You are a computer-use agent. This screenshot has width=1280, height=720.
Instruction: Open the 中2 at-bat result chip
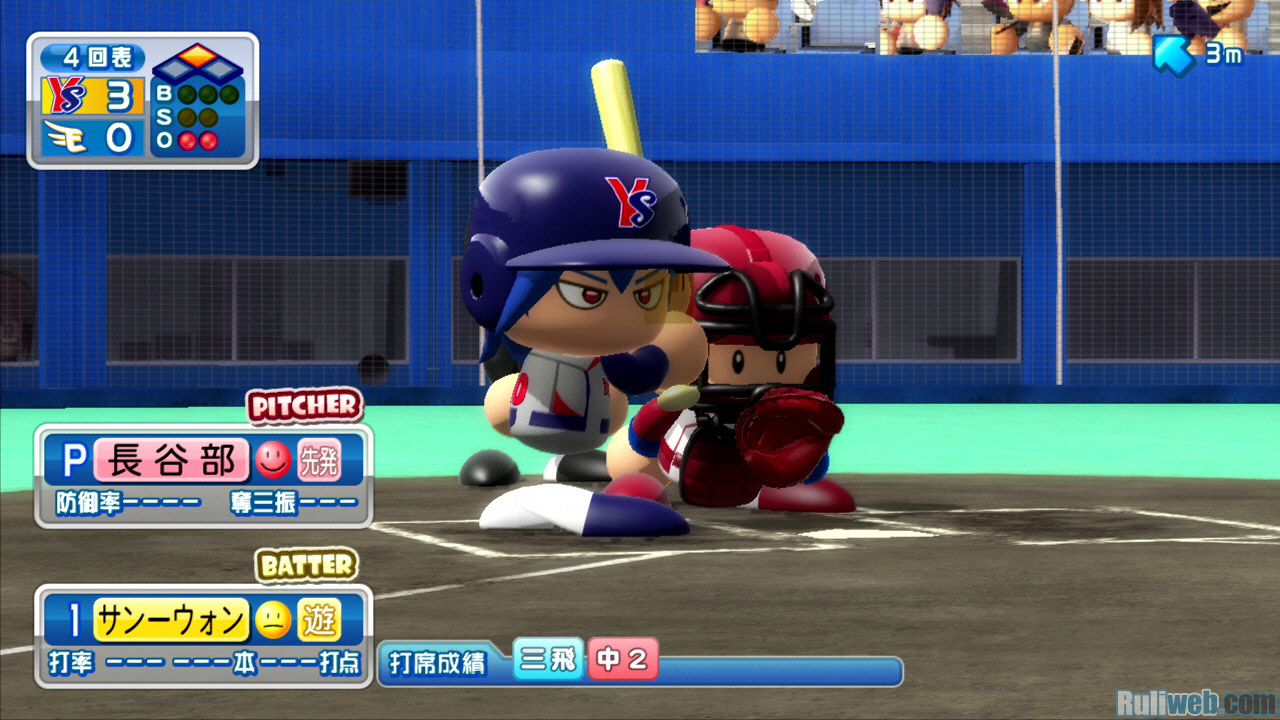[623, 660]
